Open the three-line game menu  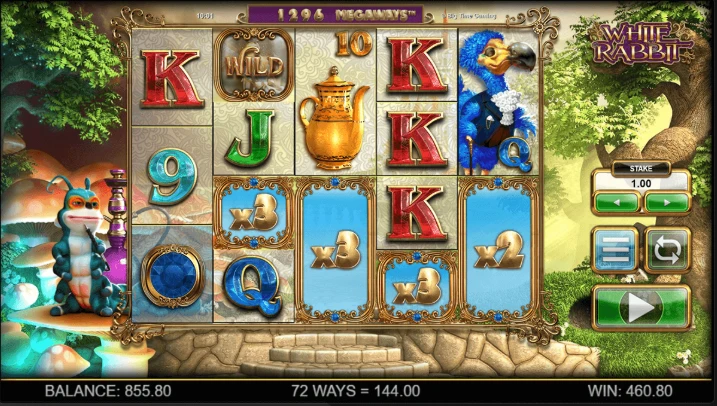pyautogui.click(x=614, y=250)
